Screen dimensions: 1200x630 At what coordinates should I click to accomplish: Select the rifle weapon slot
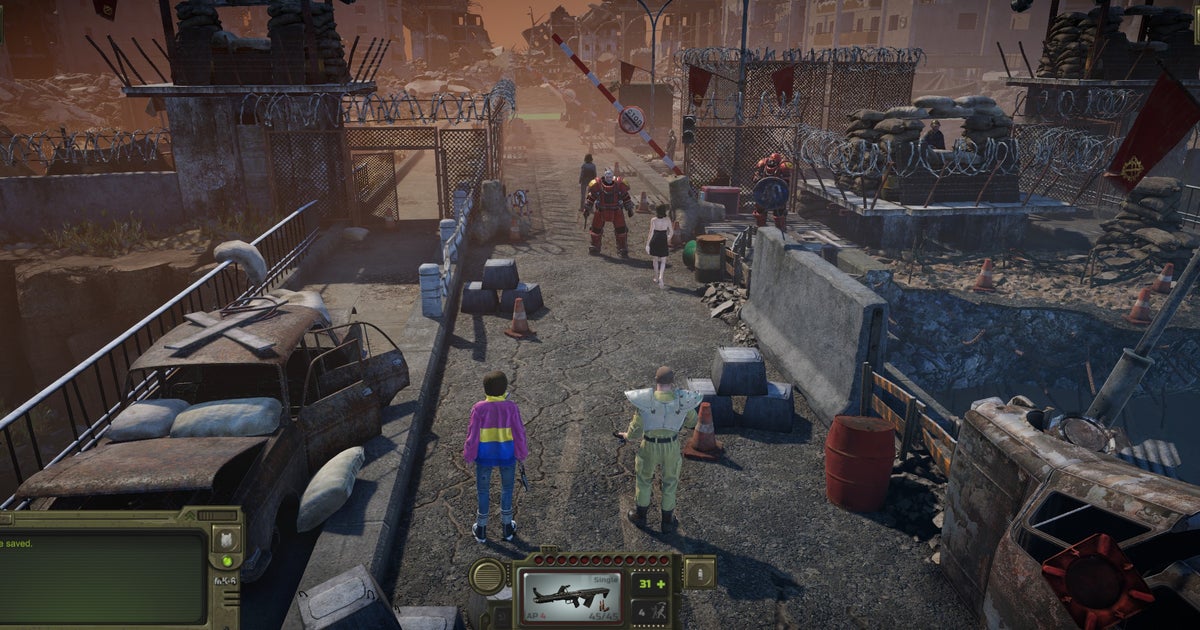click(571, 595)
